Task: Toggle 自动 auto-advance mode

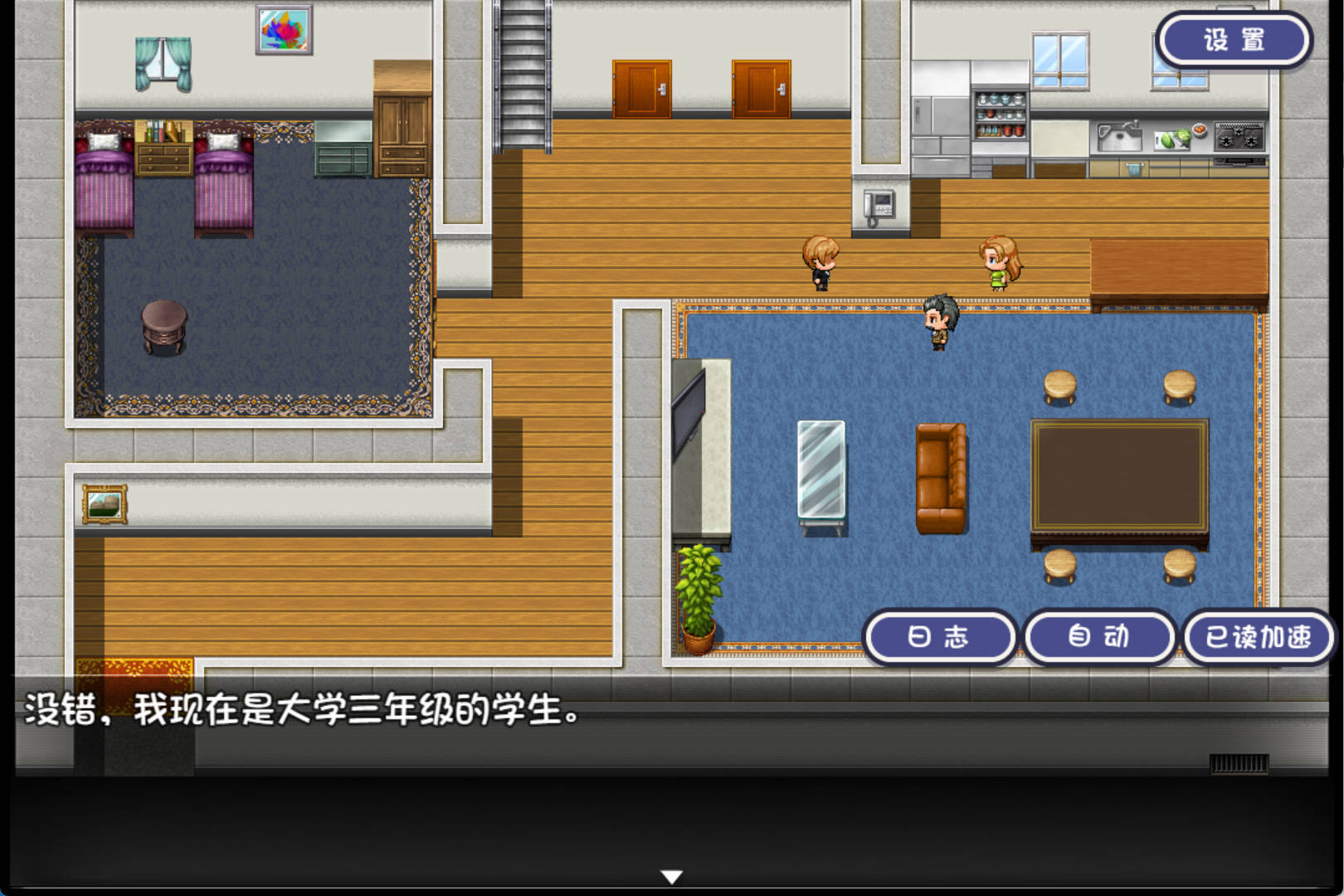Action: coord(1099,636)
